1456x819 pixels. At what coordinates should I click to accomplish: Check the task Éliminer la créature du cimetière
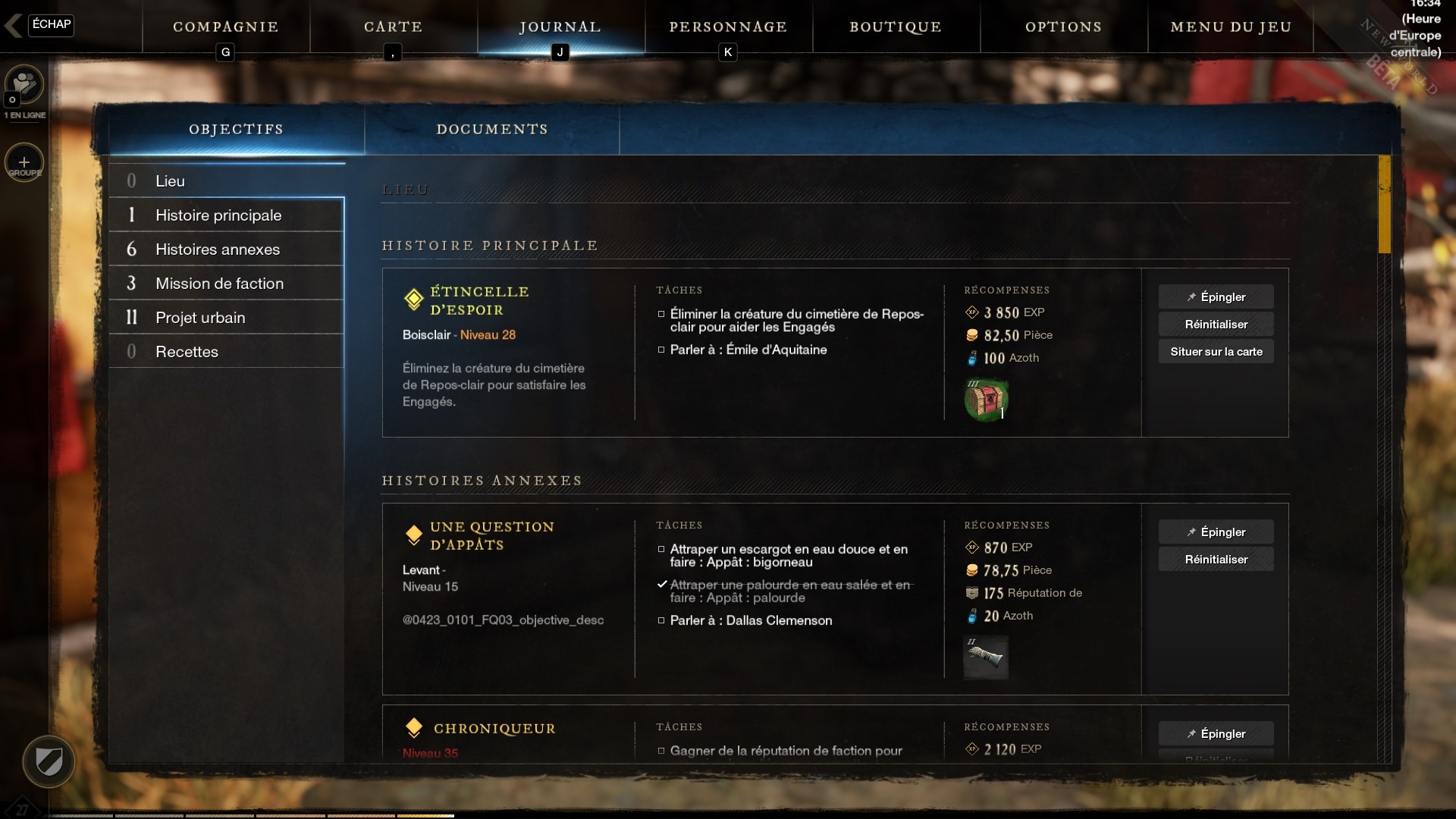coord(662,314)
